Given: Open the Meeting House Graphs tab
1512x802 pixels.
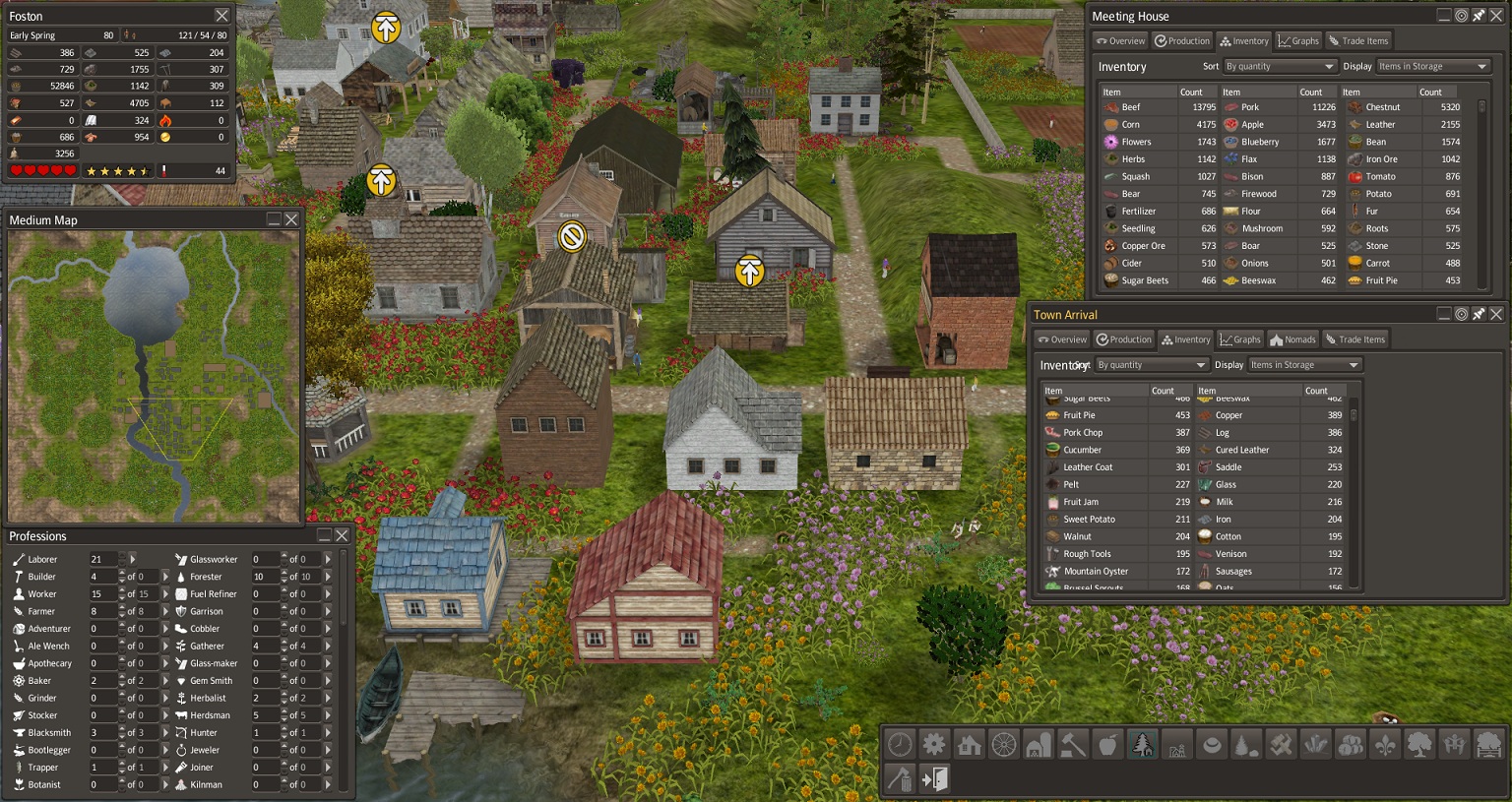Looking at the screenshot, I should click(1298, 41).
